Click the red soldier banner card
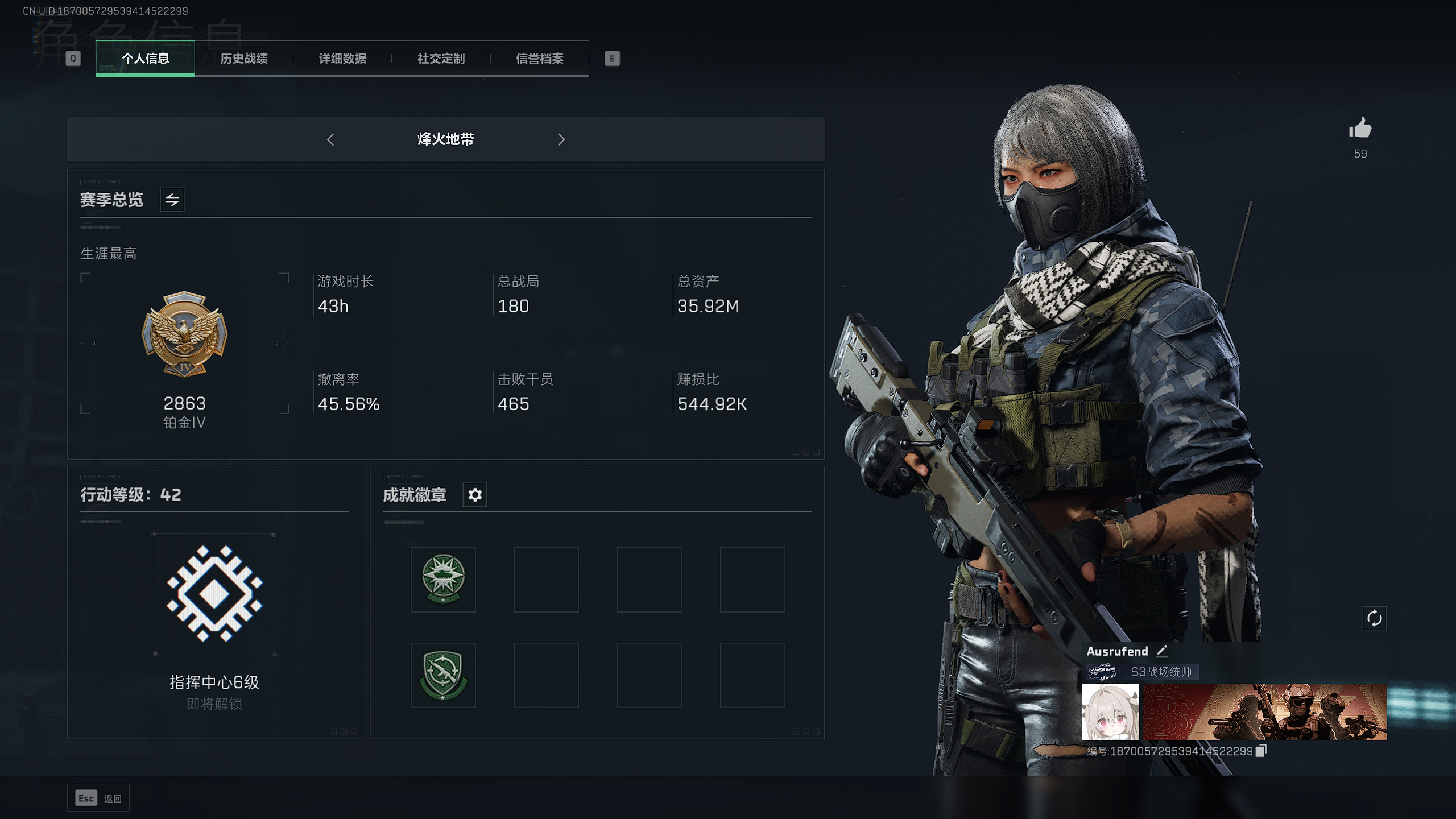Screen dimensions: 1456x819 click(1265, 712)
